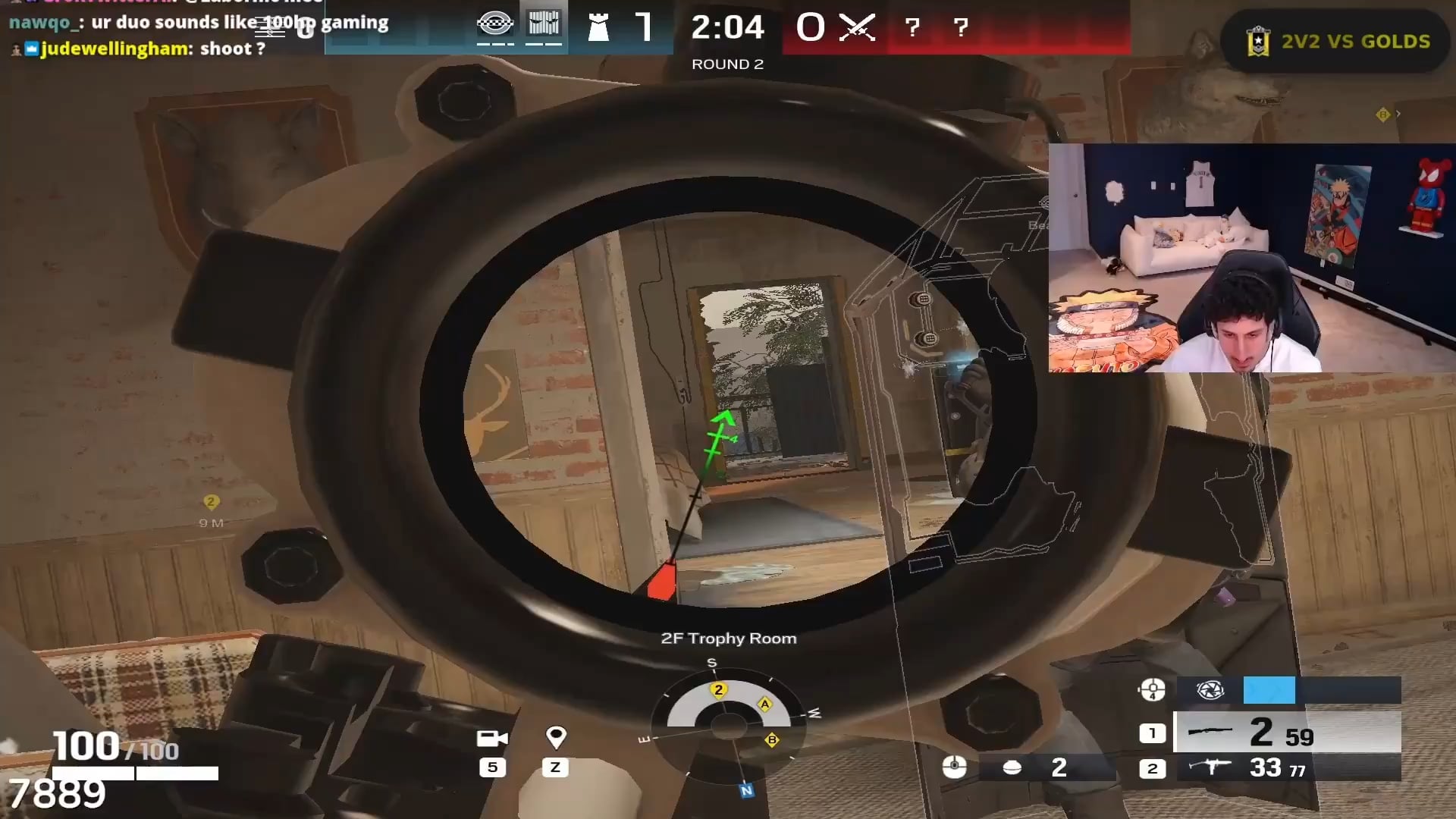Click the defender rook team icon
Viewport: 1456px width, 819px height.
coord(598,28)
